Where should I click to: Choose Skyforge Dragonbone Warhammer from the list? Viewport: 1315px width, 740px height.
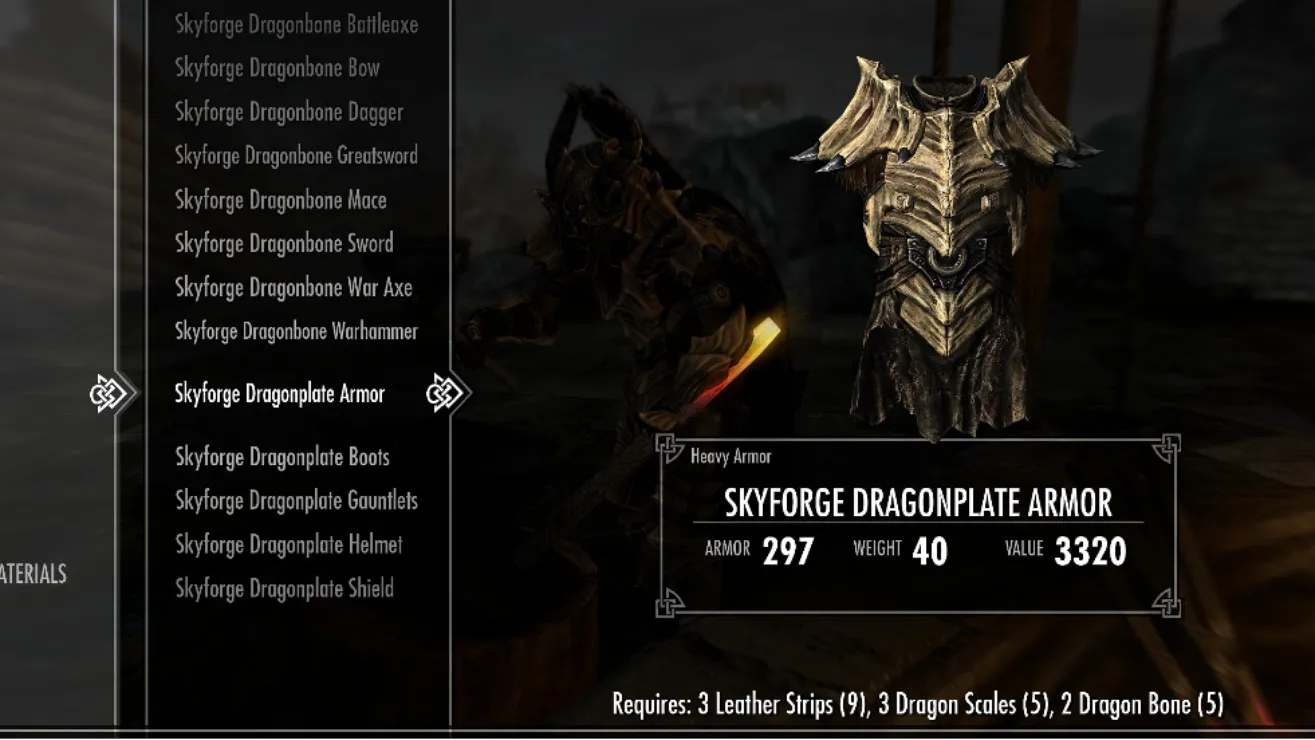click(x=296, y=331)
